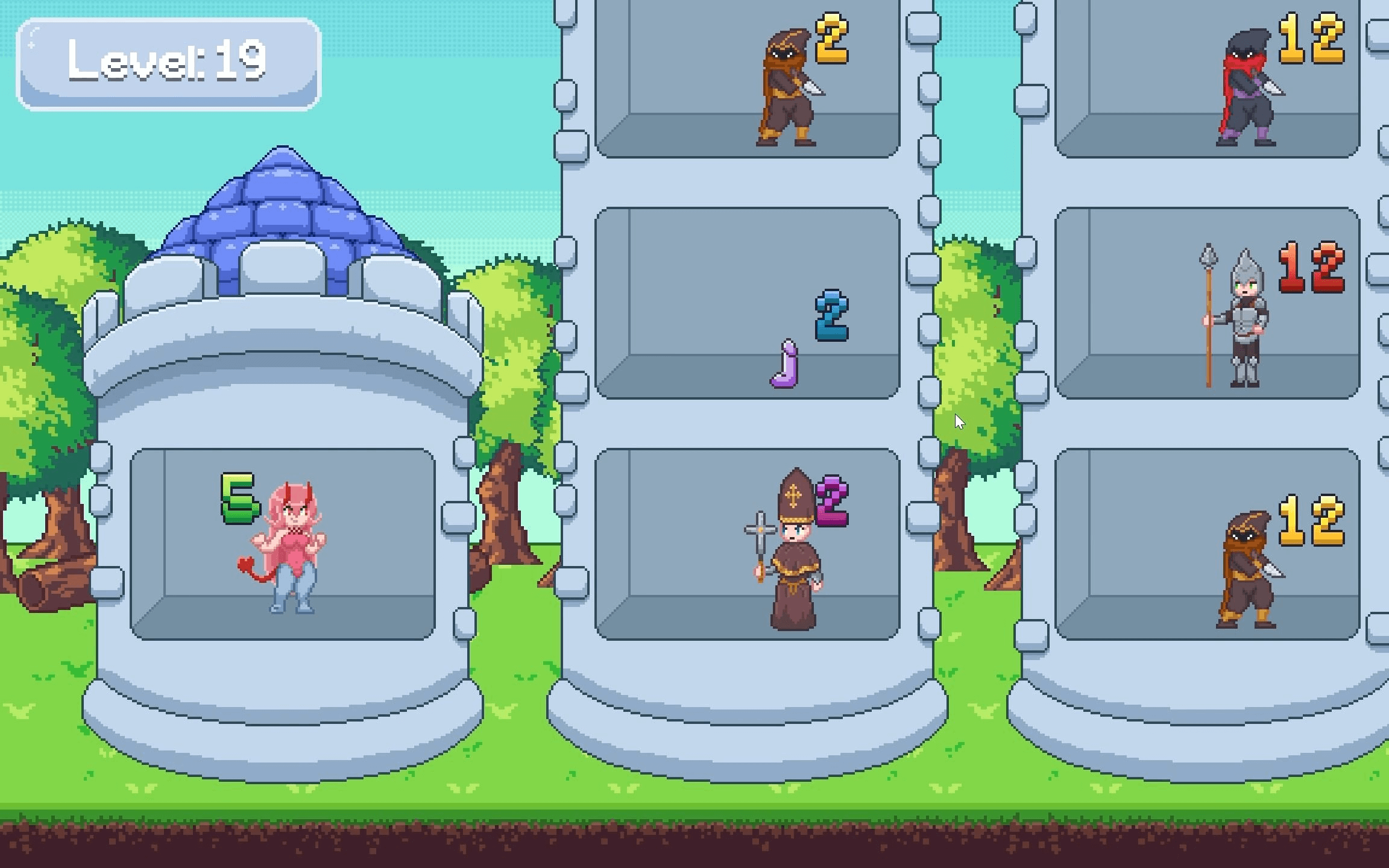Screen dimensions: 1389x868
Task: Select the red-scarf ninja's room marked 12
Action: [1207, 78]
